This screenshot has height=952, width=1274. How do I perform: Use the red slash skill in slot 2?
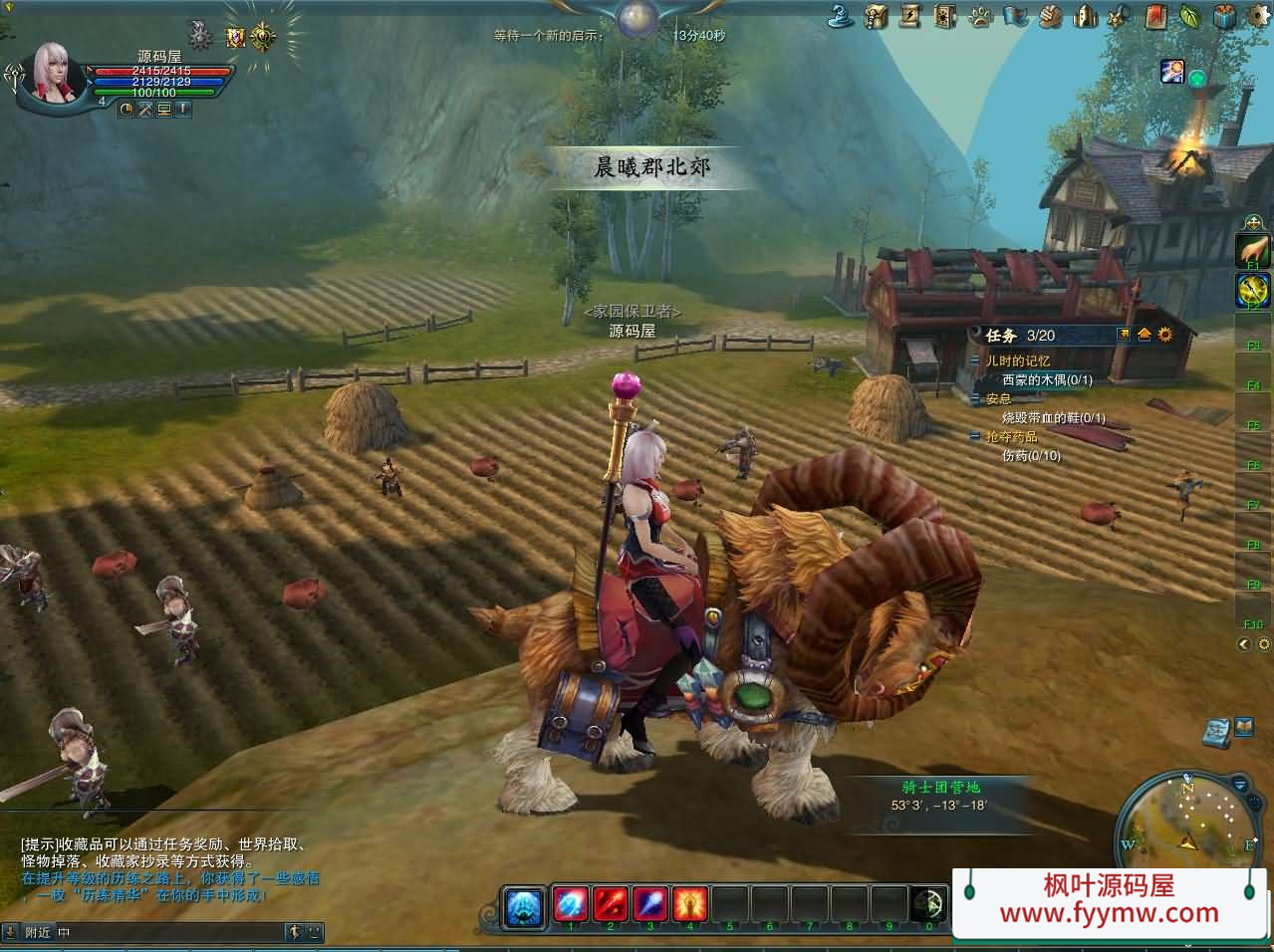[x=610, y=904]
